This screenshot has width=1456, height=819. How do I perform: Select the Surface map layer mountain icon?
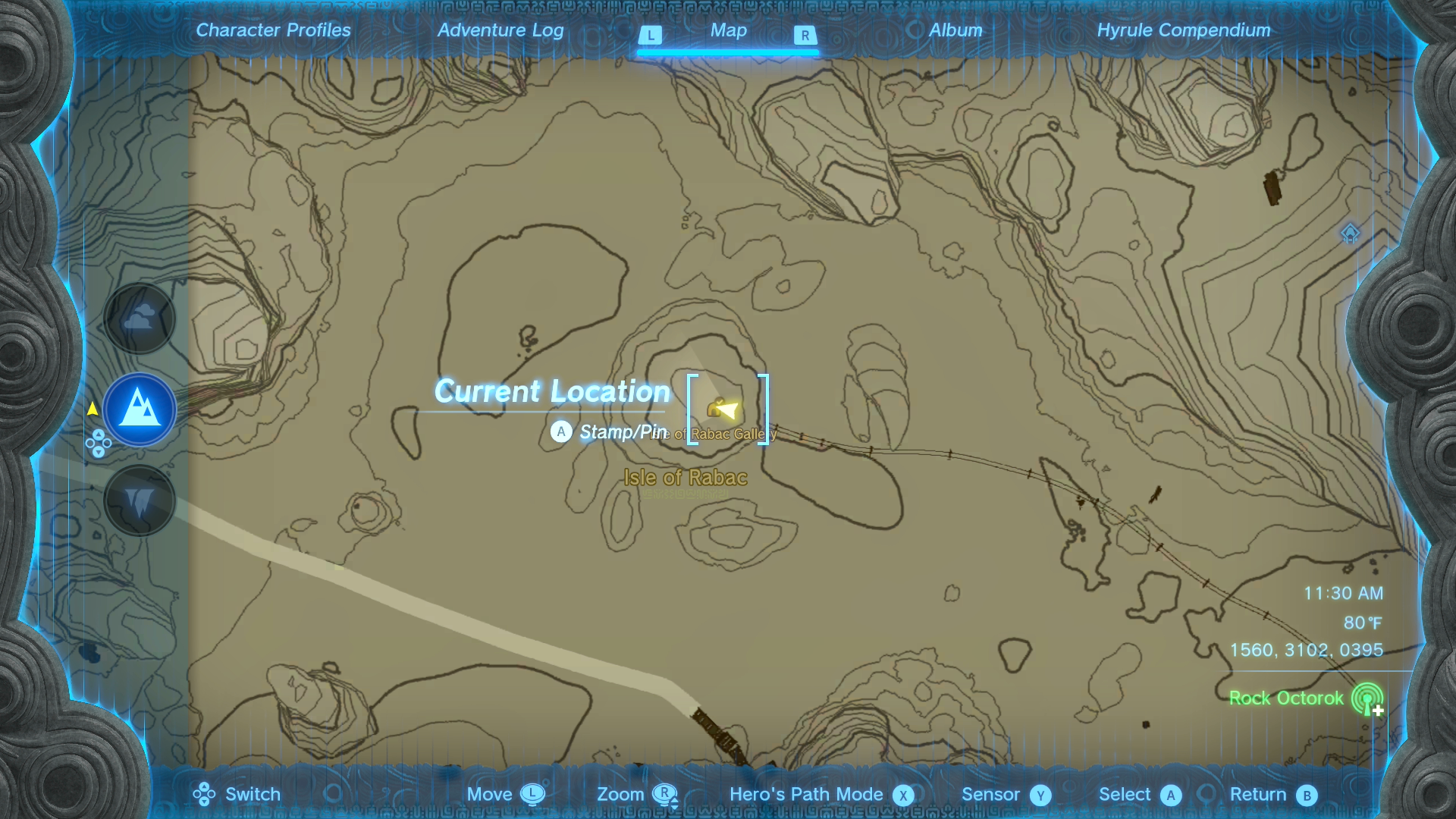point(140,409)
